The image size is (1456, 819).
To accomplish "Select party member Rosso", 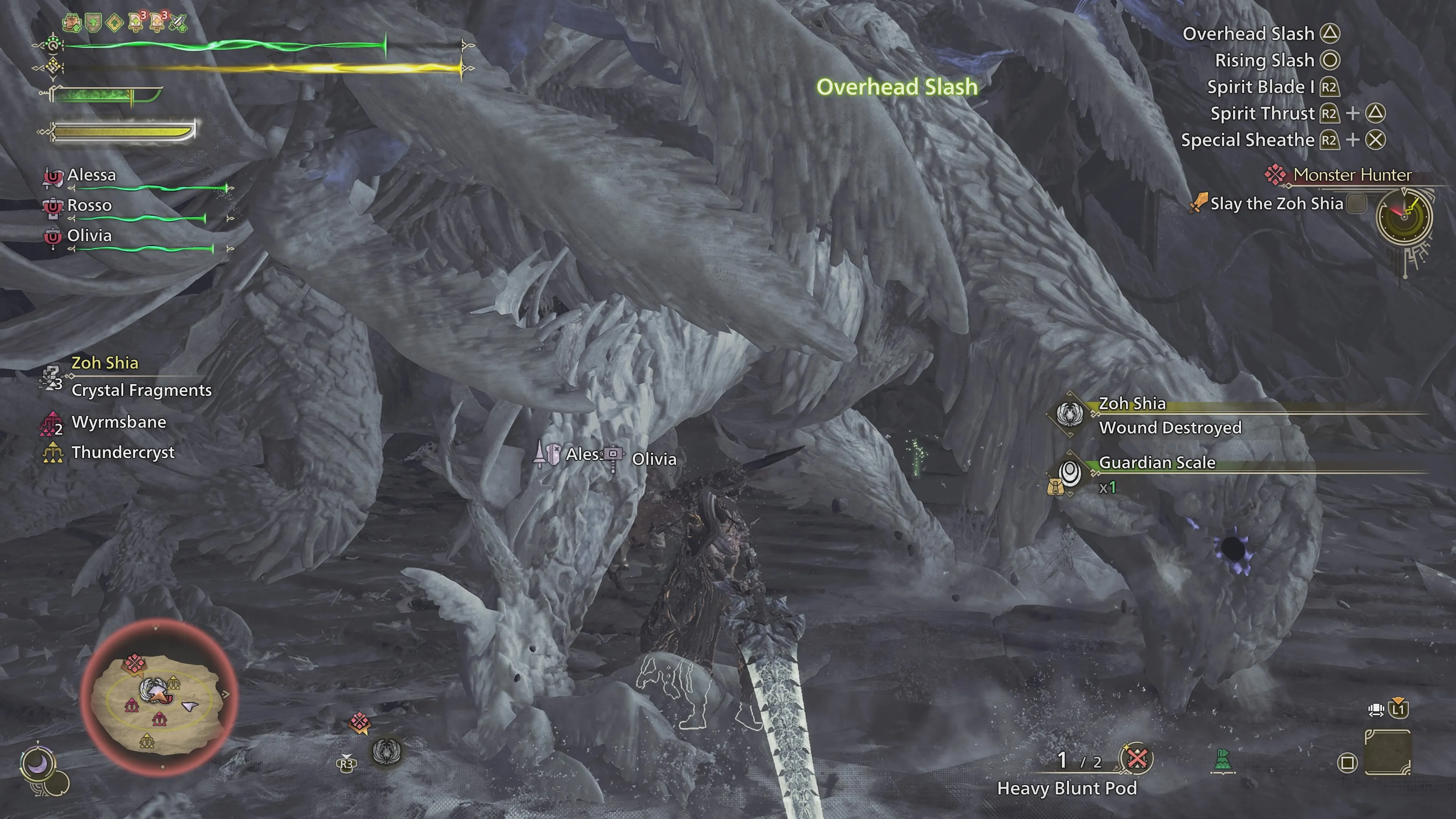I will pos(89,205).
